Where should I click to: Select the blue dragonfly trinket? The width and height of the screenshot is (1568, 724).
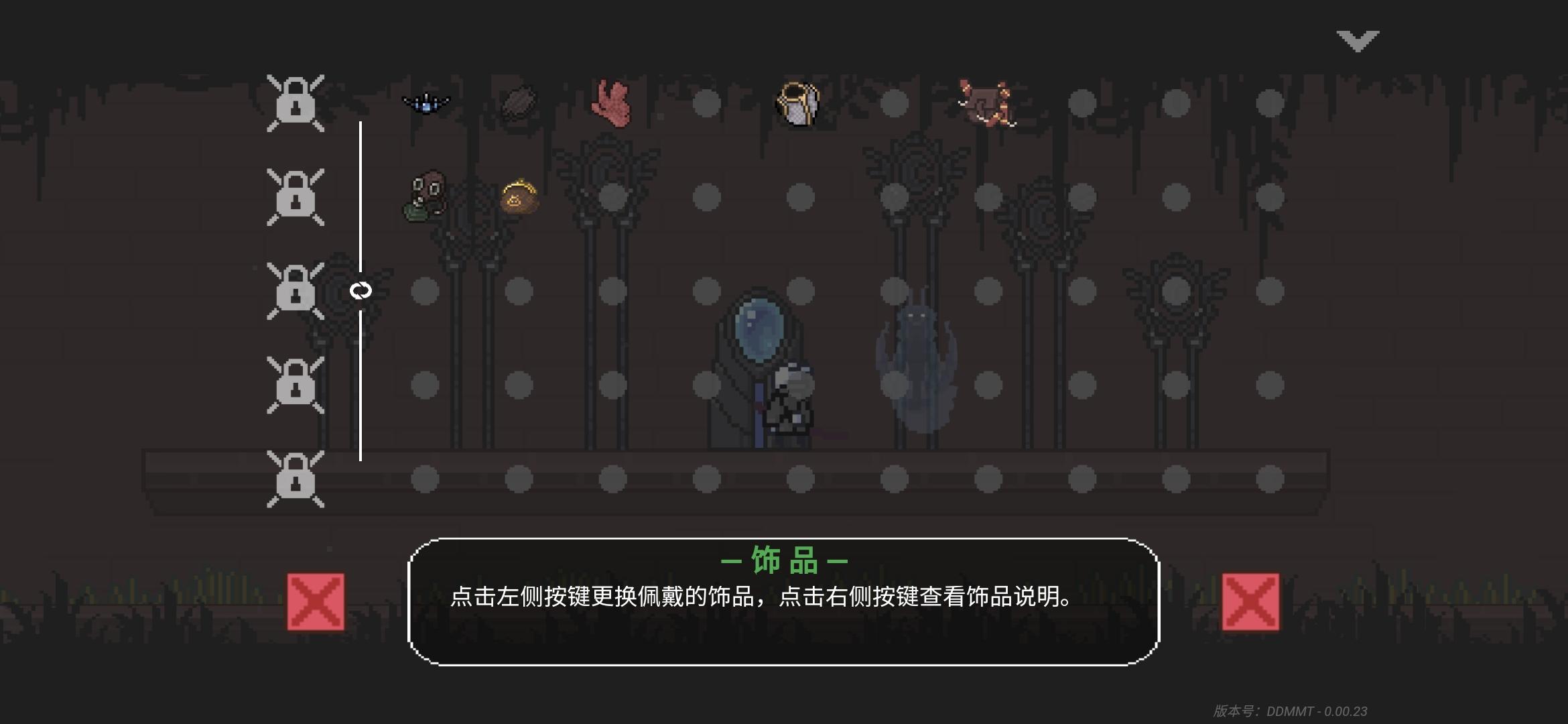pos(426,102)
